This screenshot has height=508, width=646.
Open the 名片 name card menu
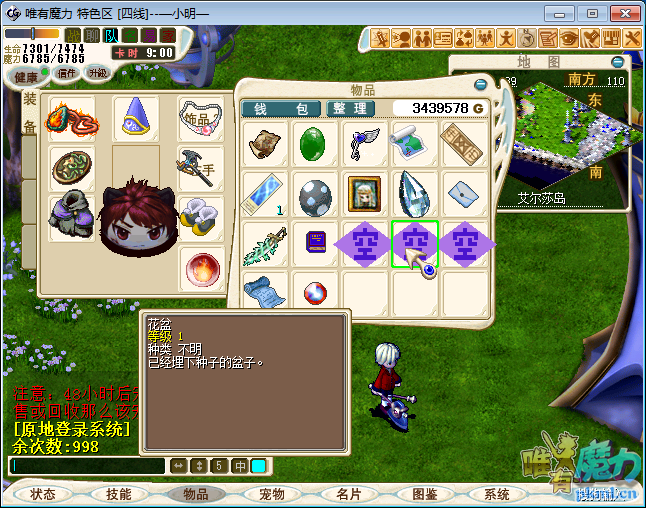[347, 494]
